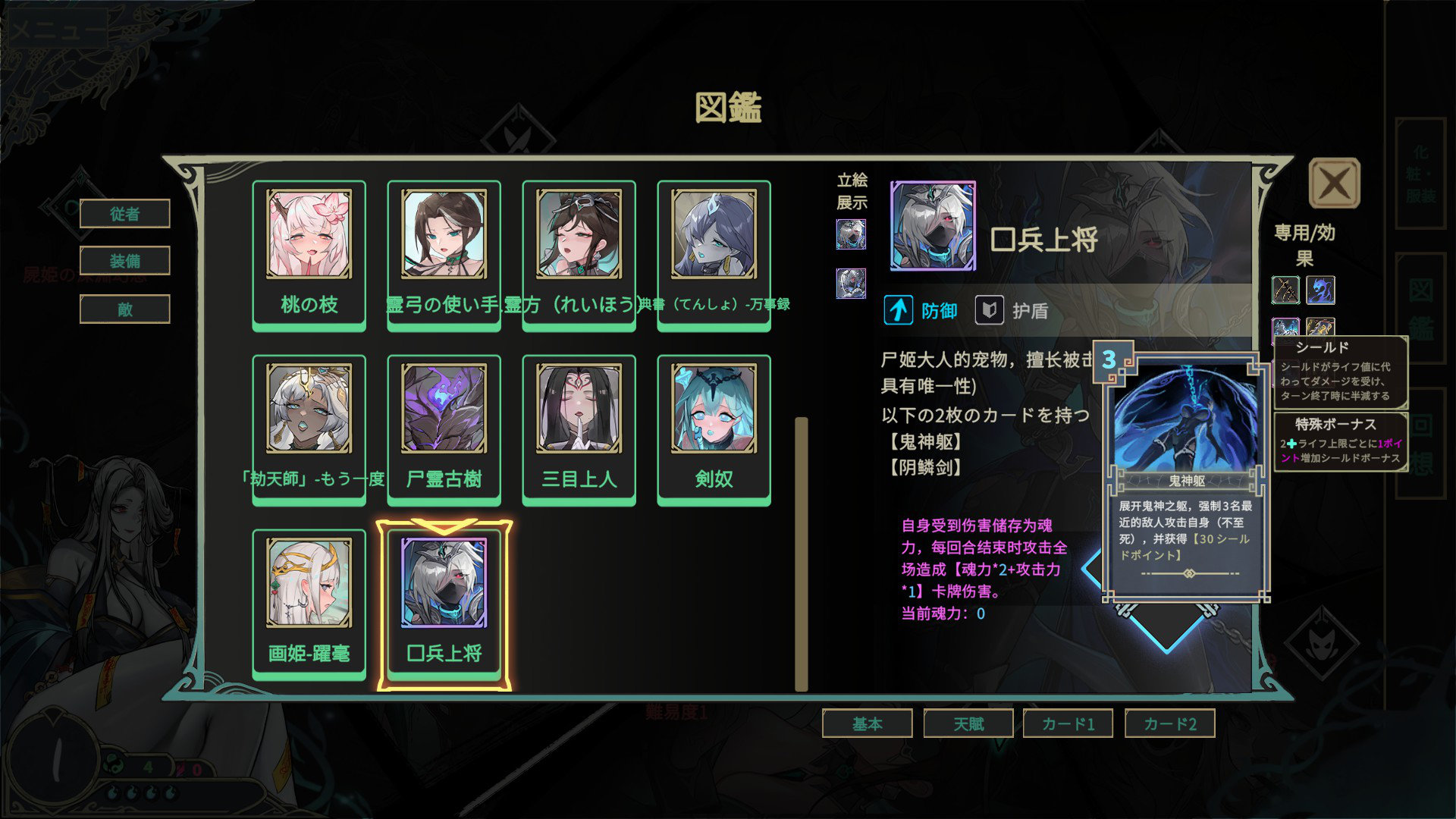This screenshot has width=1456, height=819.
Task: Select the 桃の枝 character card
Action: coord(309,254)
